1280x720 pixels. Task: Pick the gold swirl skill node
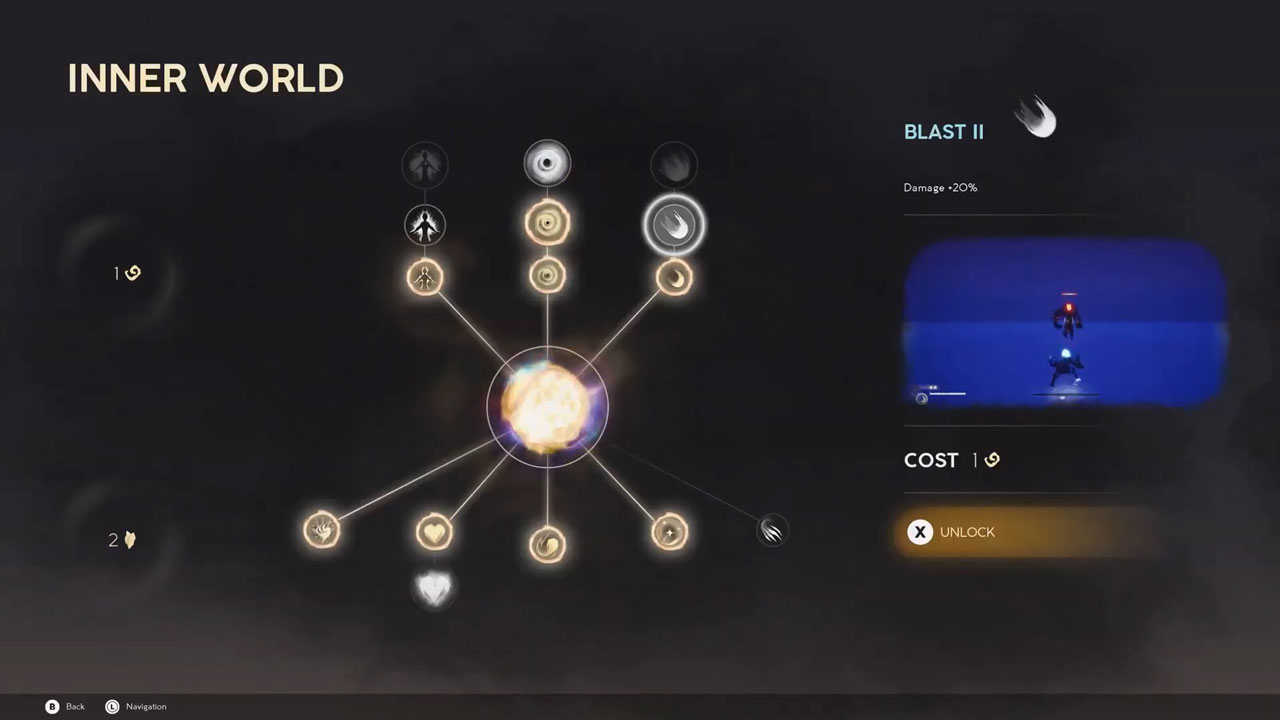[547, 544]
